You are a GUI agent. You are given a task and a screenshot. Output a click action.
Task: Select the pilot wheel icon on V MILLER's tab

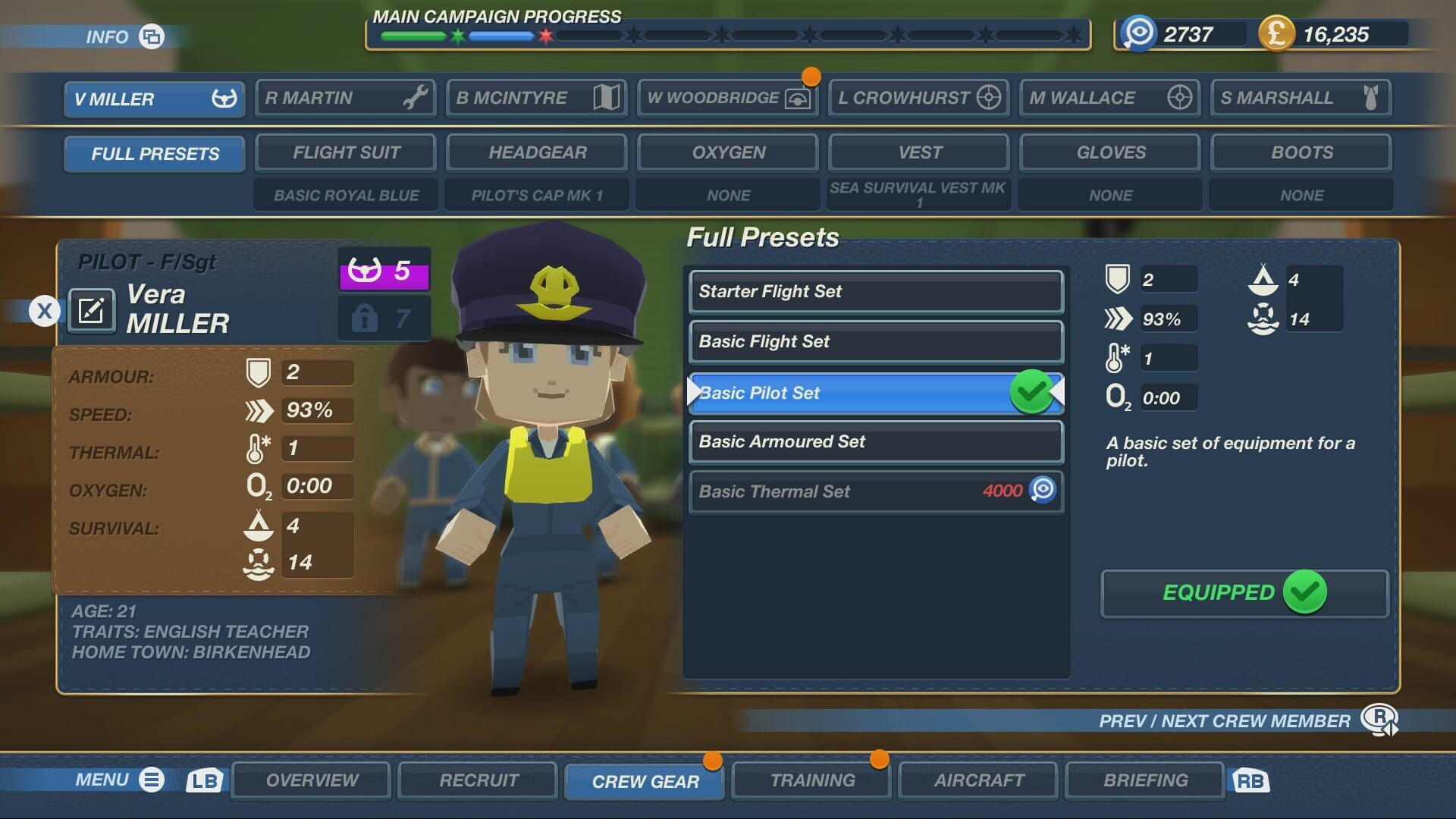pyautogui.click(x=223, y=98)
